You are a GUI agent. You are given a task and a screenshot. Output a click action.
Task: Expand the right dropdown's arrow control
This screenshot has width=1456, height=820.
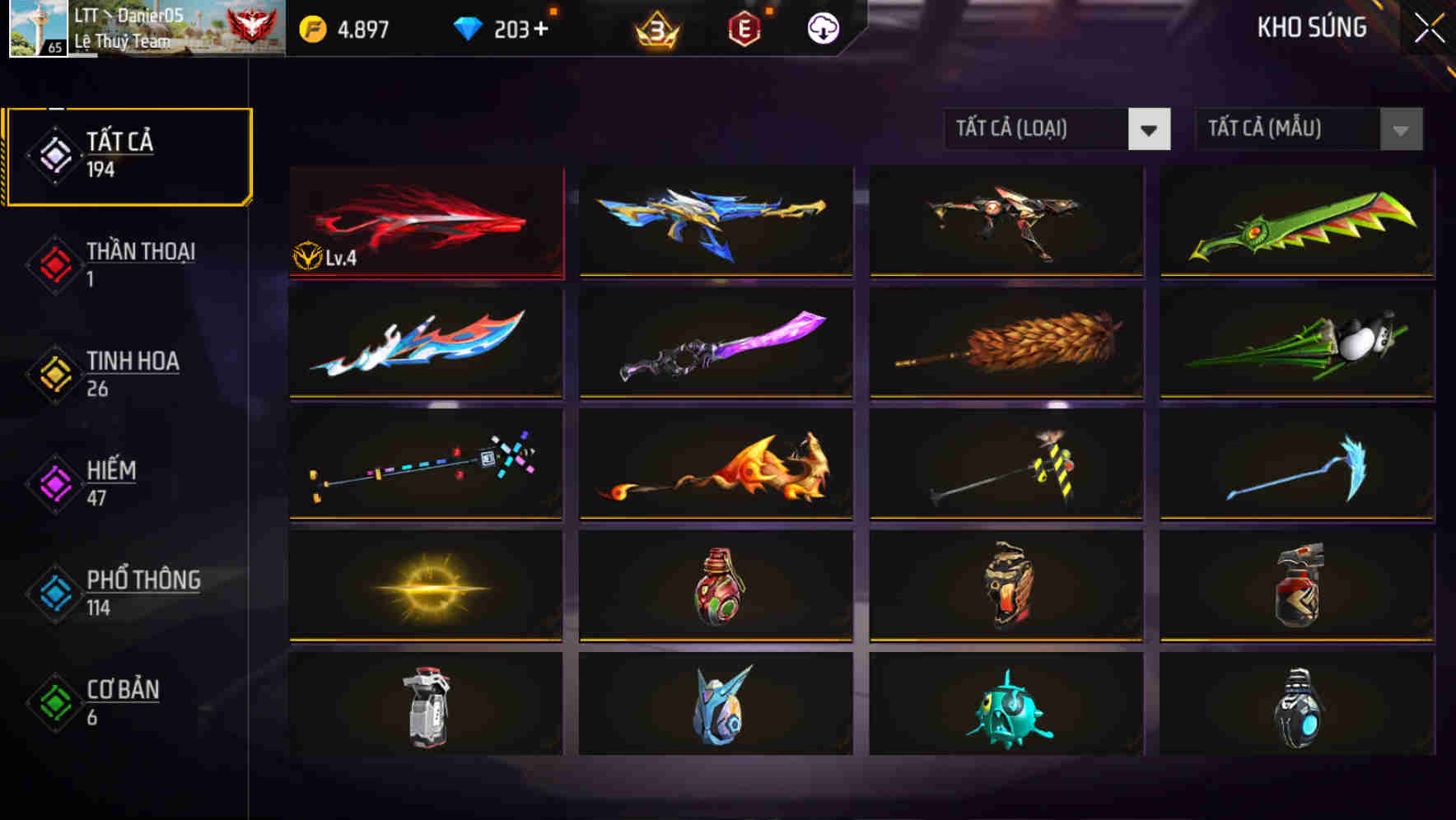click(1400, 128)
